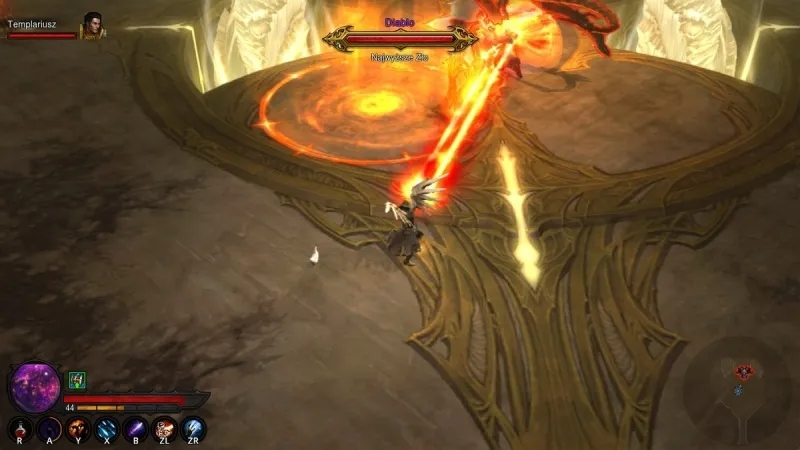Screen dimensions: 800x450
Task: Cast the blue lightning hand skill
Action: tap(194, 430)
